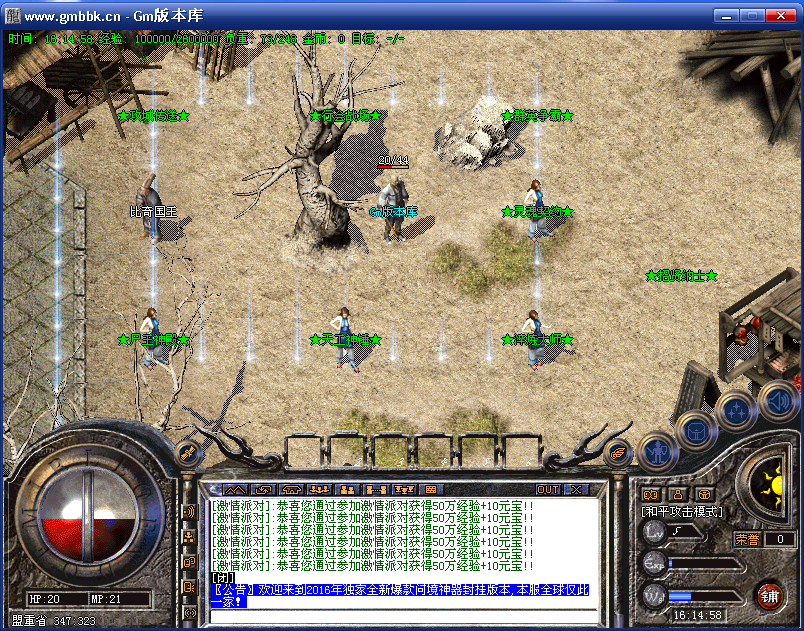This screenshot has width=804, height=631.
Task: Click the sound-wave icon left of chat
Action: [189, 512]
